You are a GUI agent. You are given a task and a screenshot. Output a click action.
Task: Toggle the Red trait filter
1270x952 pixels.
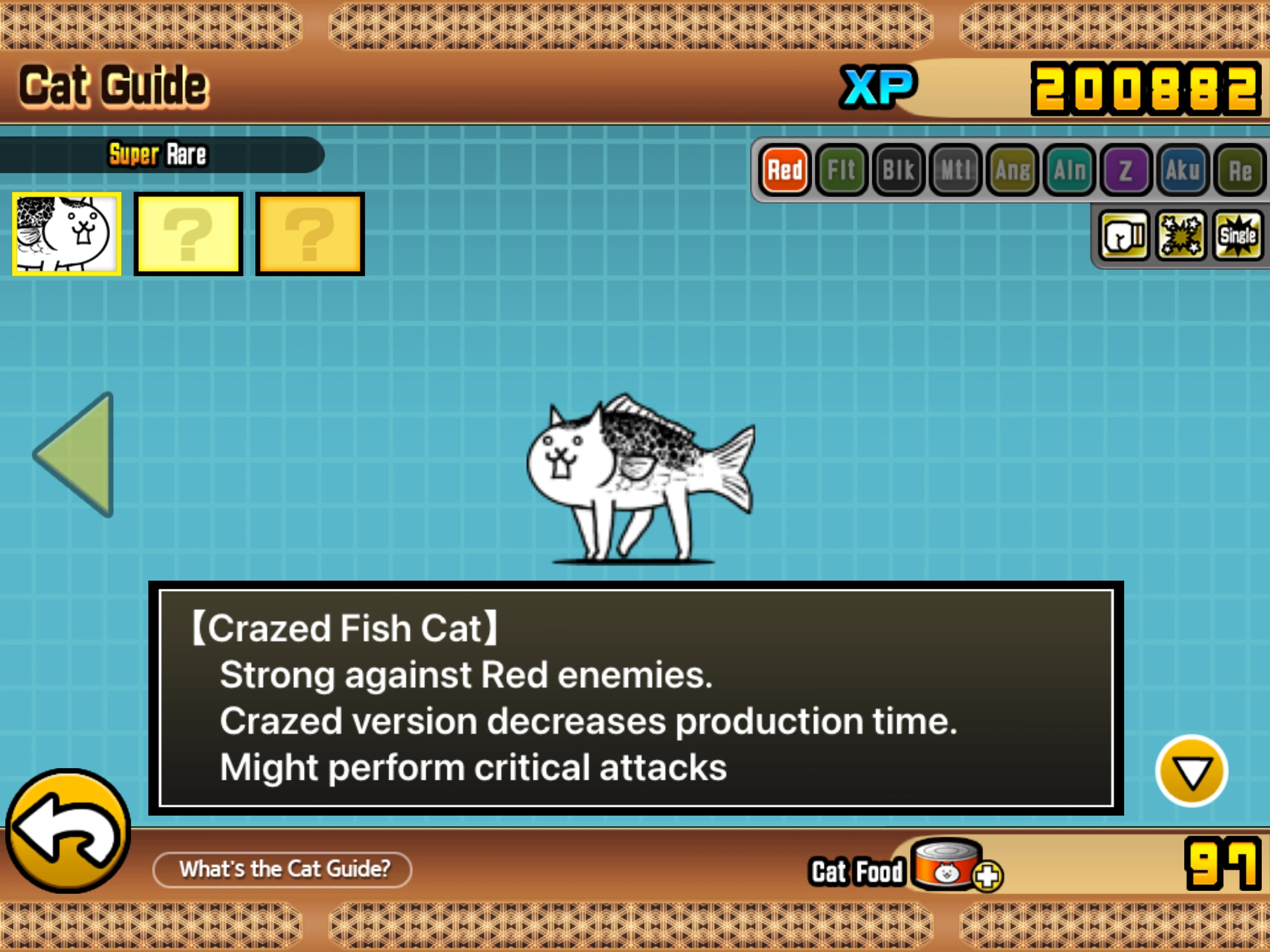(784, 170)
